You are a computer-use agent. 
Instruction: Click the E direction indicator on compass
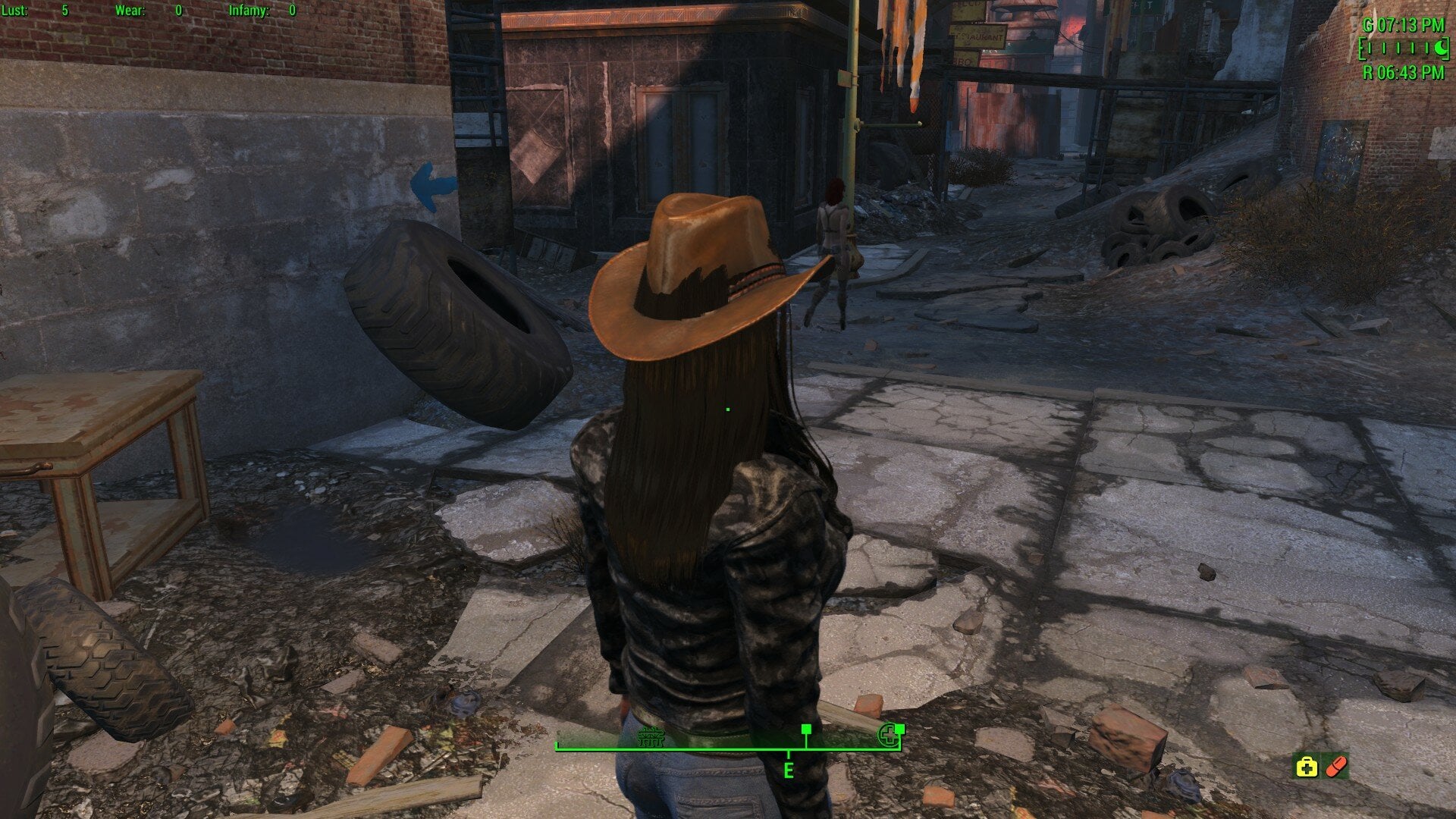(789, 772)
